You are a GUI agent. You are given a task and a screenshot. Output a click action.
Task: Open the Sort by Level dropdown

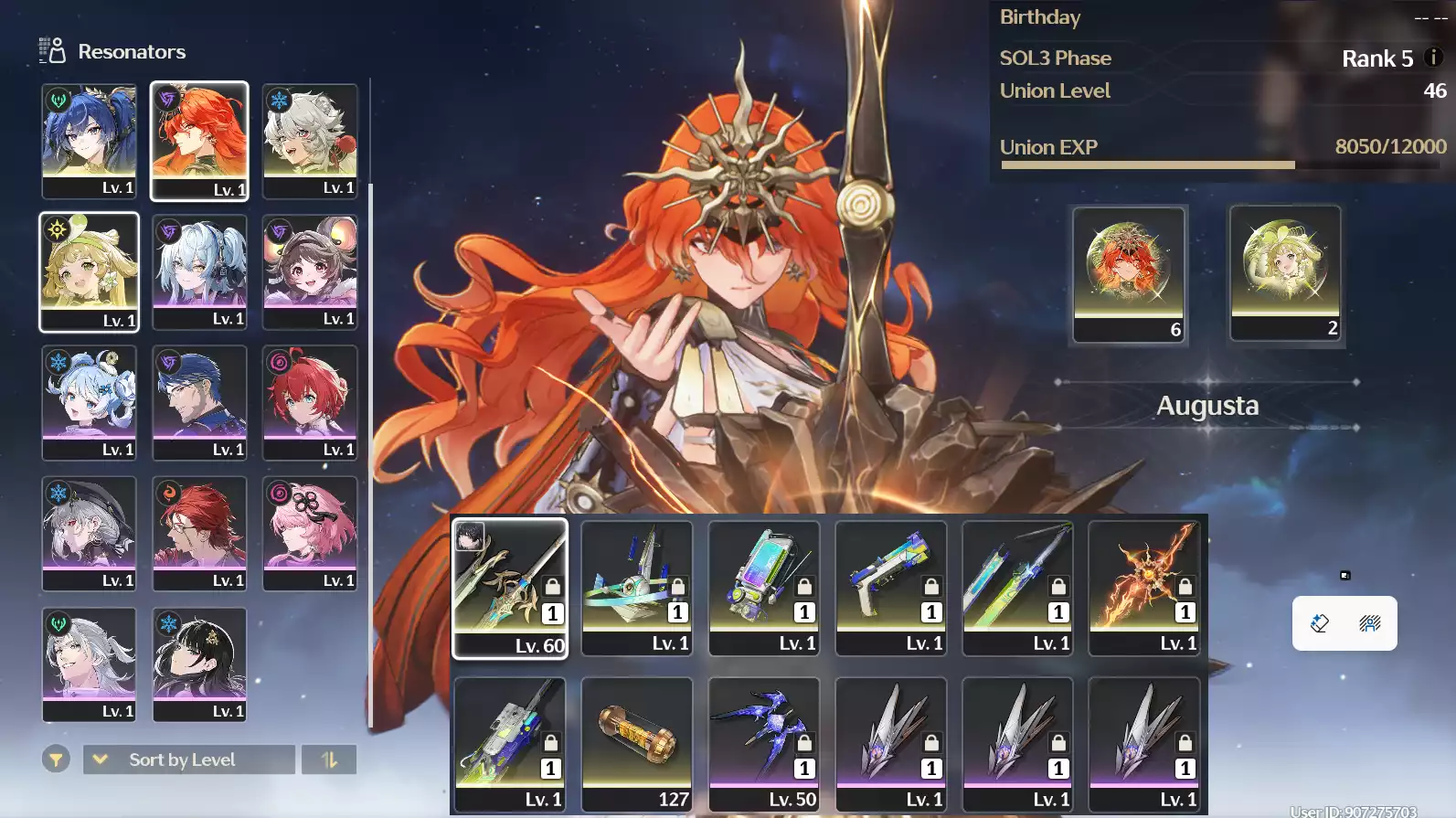(188, 760)
